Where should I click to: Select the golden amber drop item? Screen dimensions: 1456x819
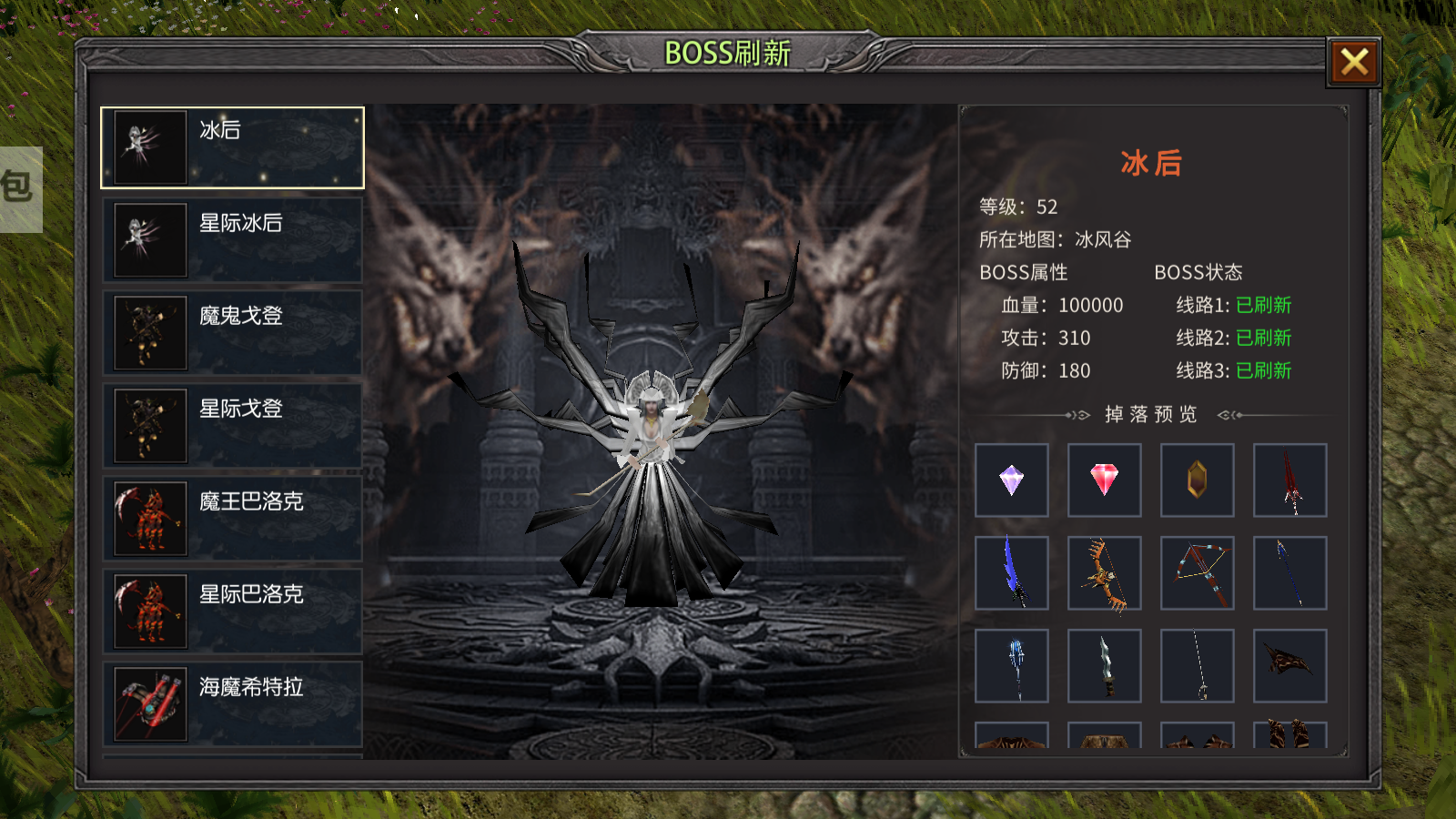[x=1197, y=480]
